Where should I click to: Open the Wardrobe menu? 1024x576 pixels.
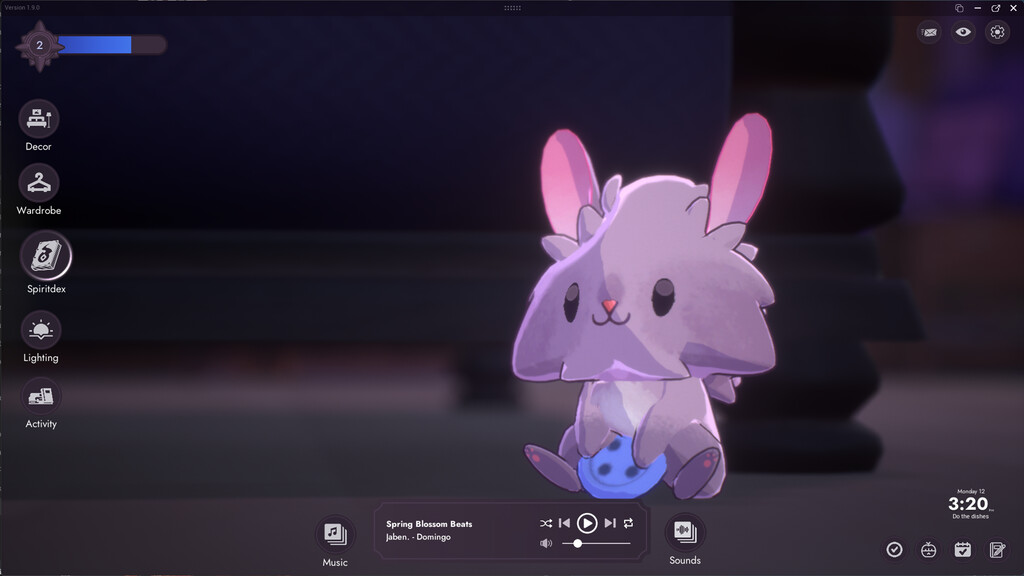pos(39,183)
